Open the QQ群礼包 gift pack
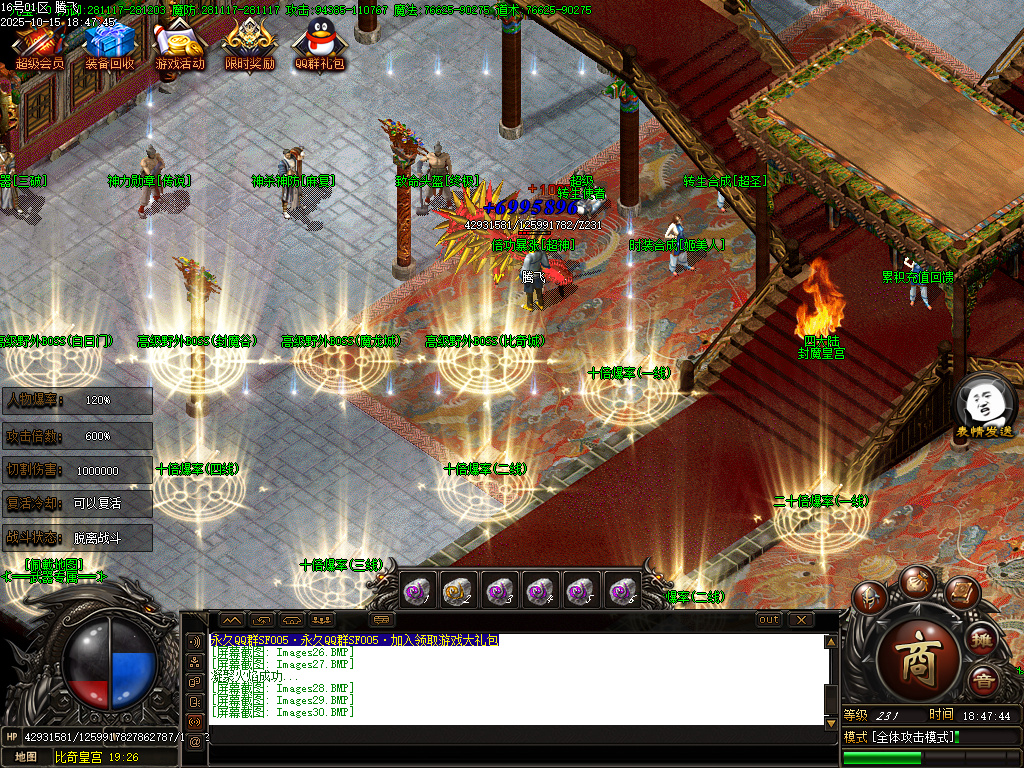 pos(319,43)
